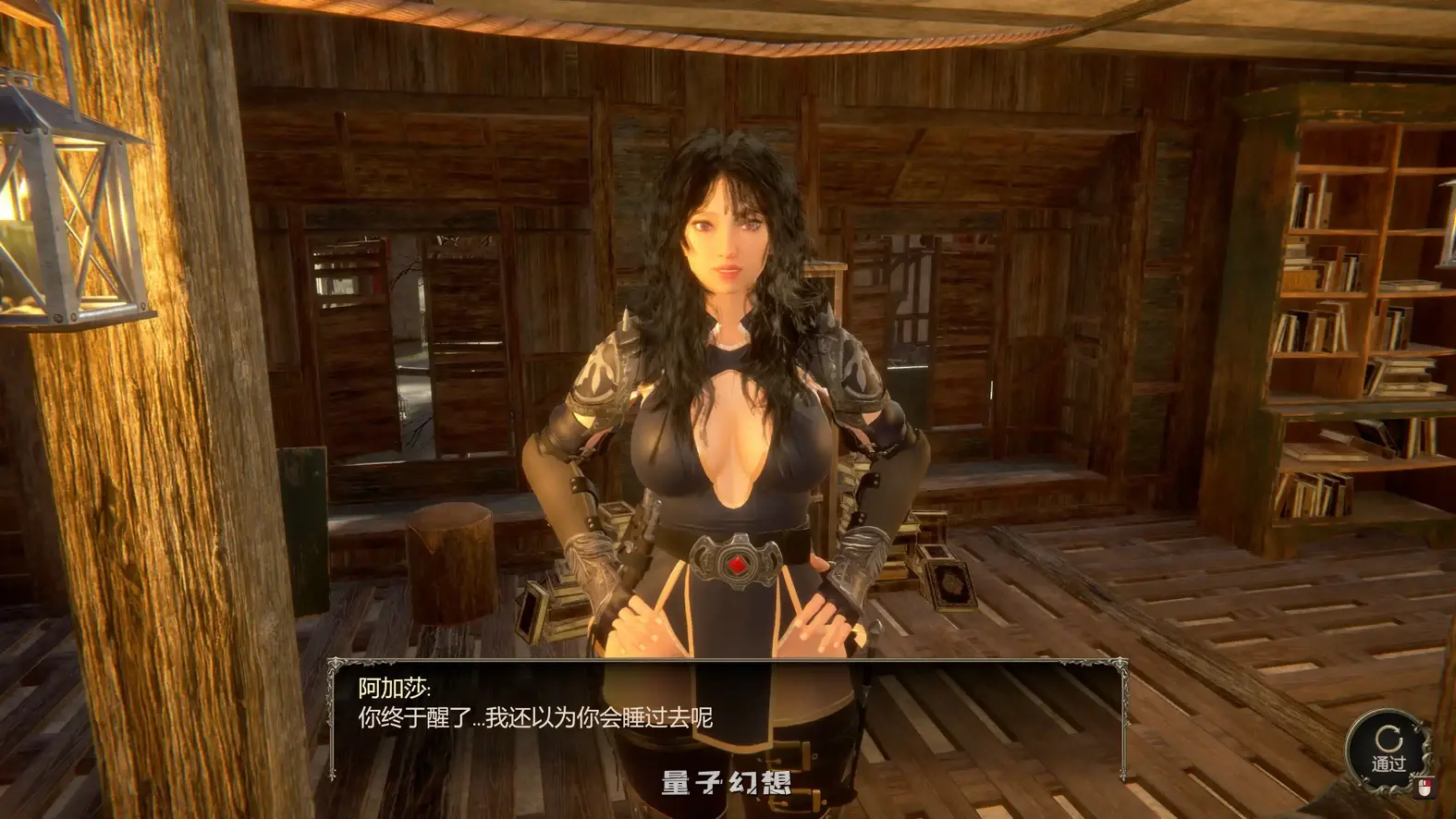Viewport: 1456px width, 819px height.
Task: Click the stacked books on the floor
Action: point(943,573)
